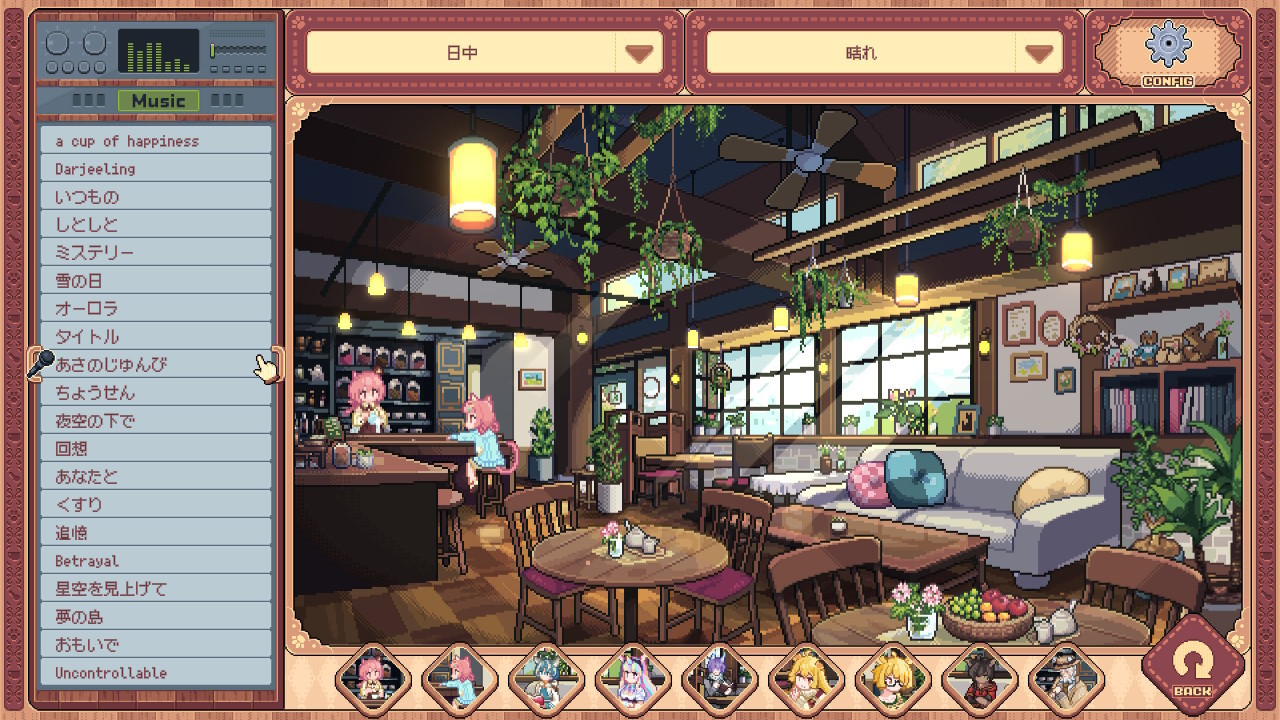
Task: Select the オーロラ track
Action: coord(156,309)
